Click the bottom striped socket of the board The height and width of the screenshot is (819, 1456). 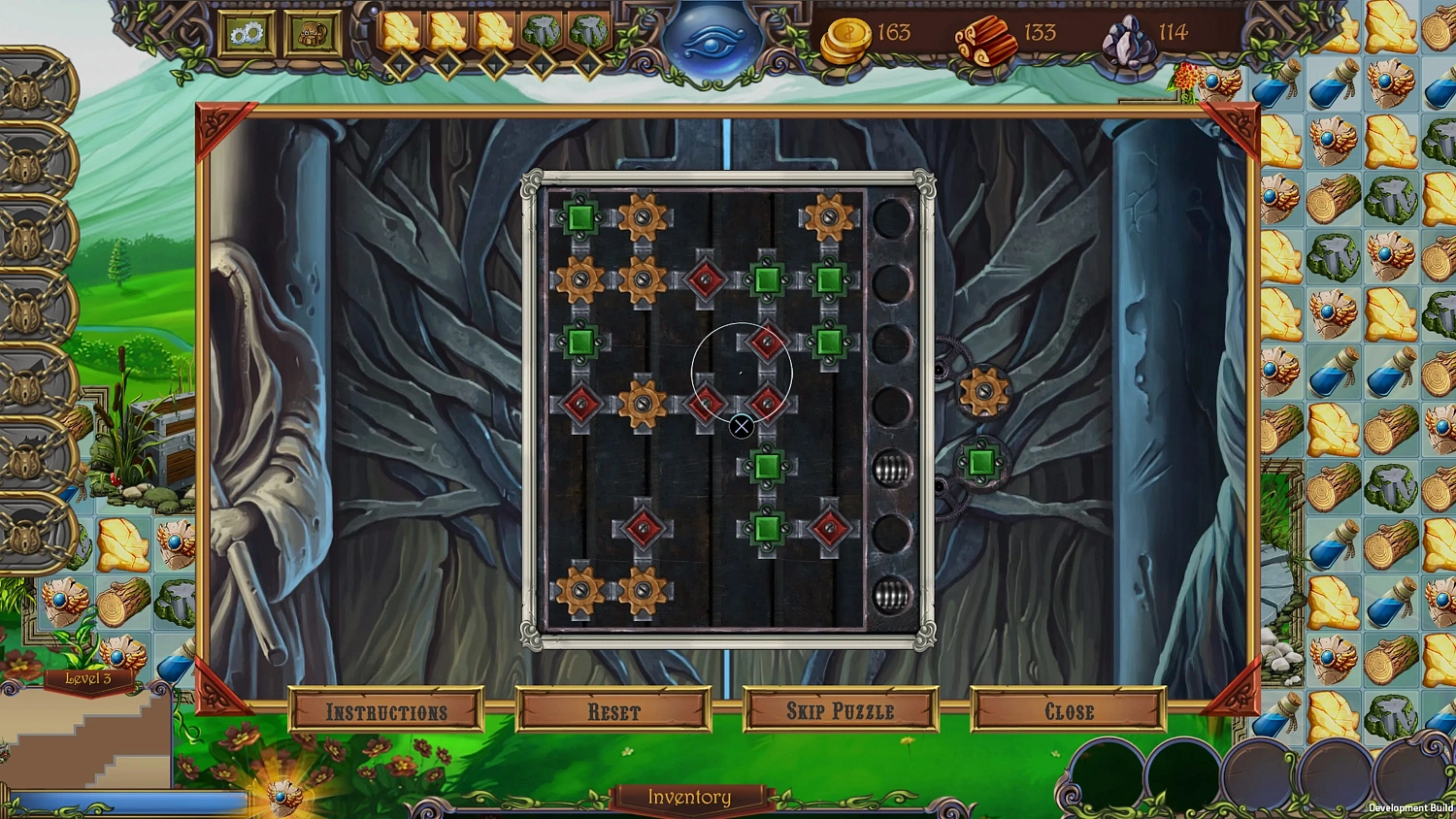point(890,593)
